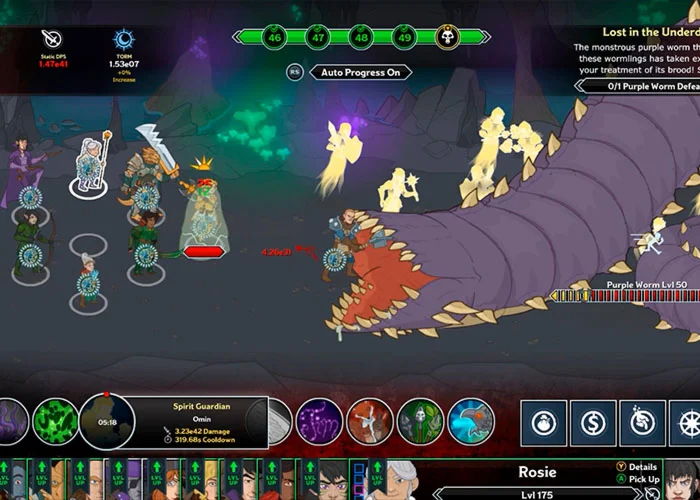The width and height of the screenshot is (700, 500).
Task: Activate the Spirit Guardian ultimate
Action: click(x=106, y=422)
